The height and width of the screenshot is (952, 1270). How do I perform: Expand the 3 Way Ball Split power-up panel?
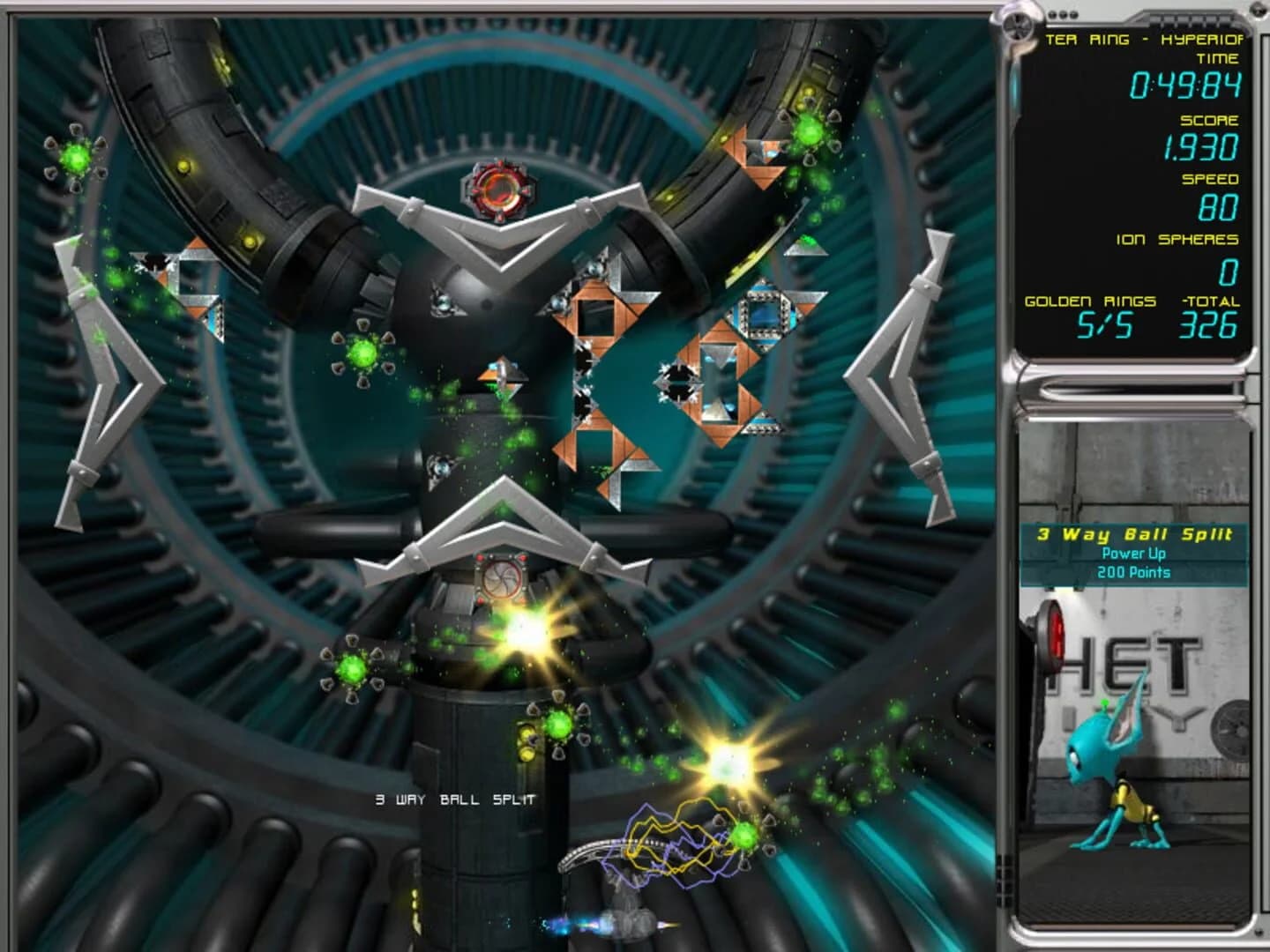pos(1136,532)
